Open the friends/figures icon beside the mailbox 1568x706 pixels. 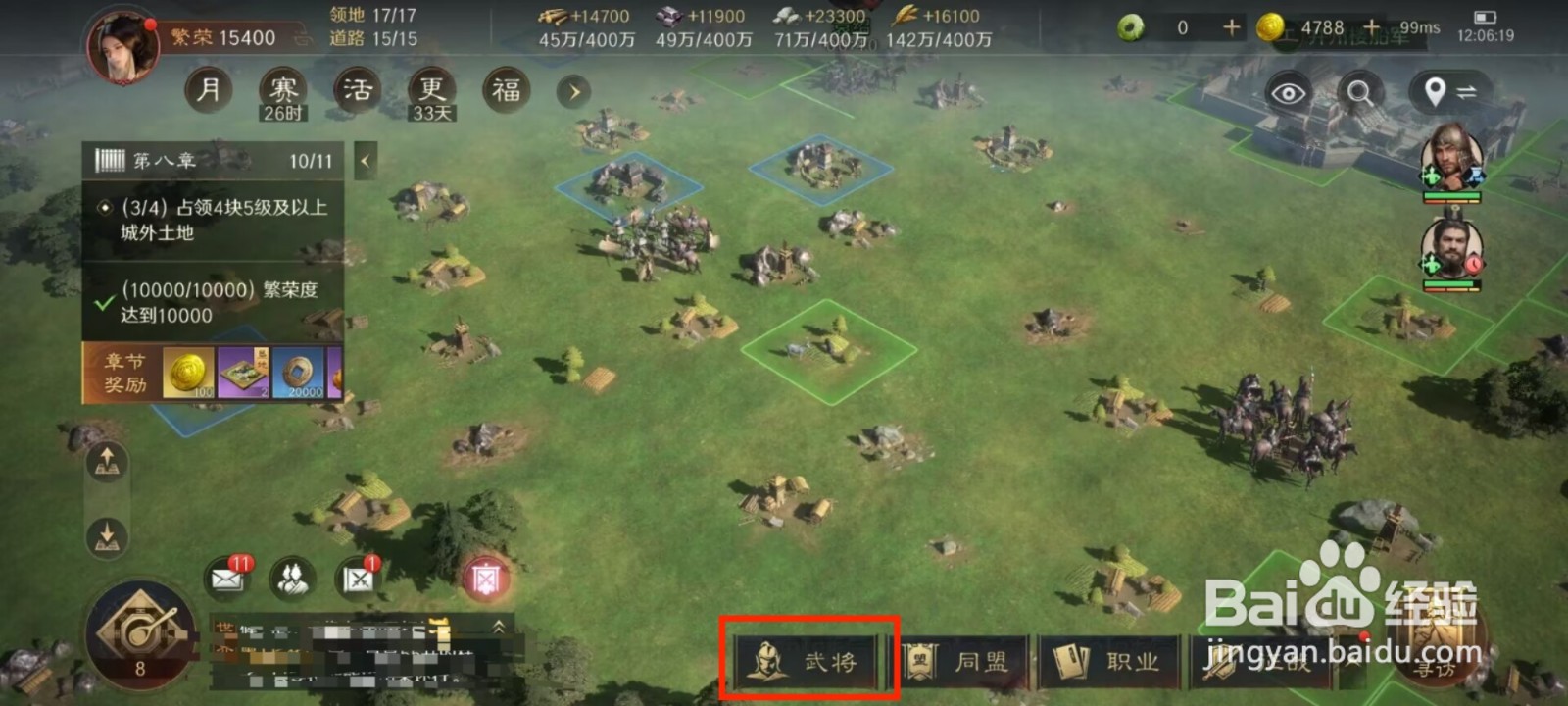(289, 579)
